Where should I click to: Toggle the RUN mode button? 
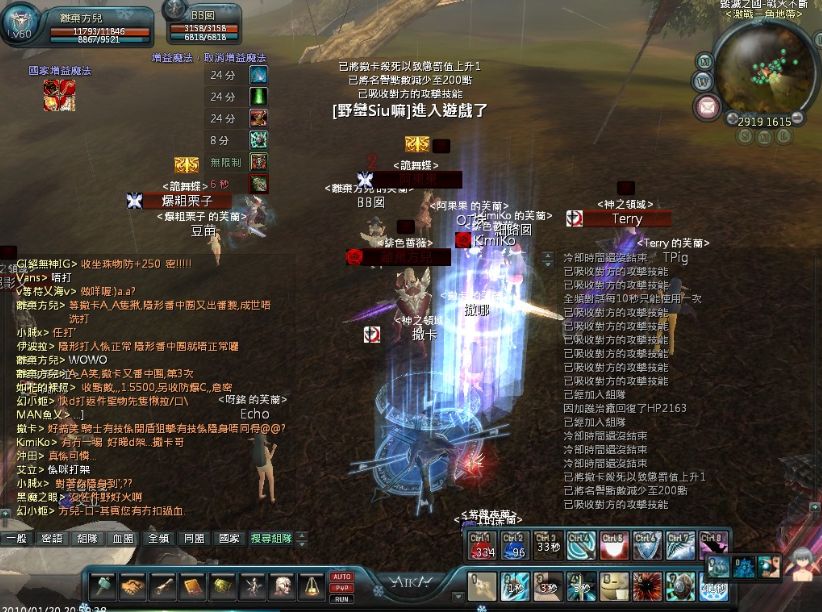point(342,599)
